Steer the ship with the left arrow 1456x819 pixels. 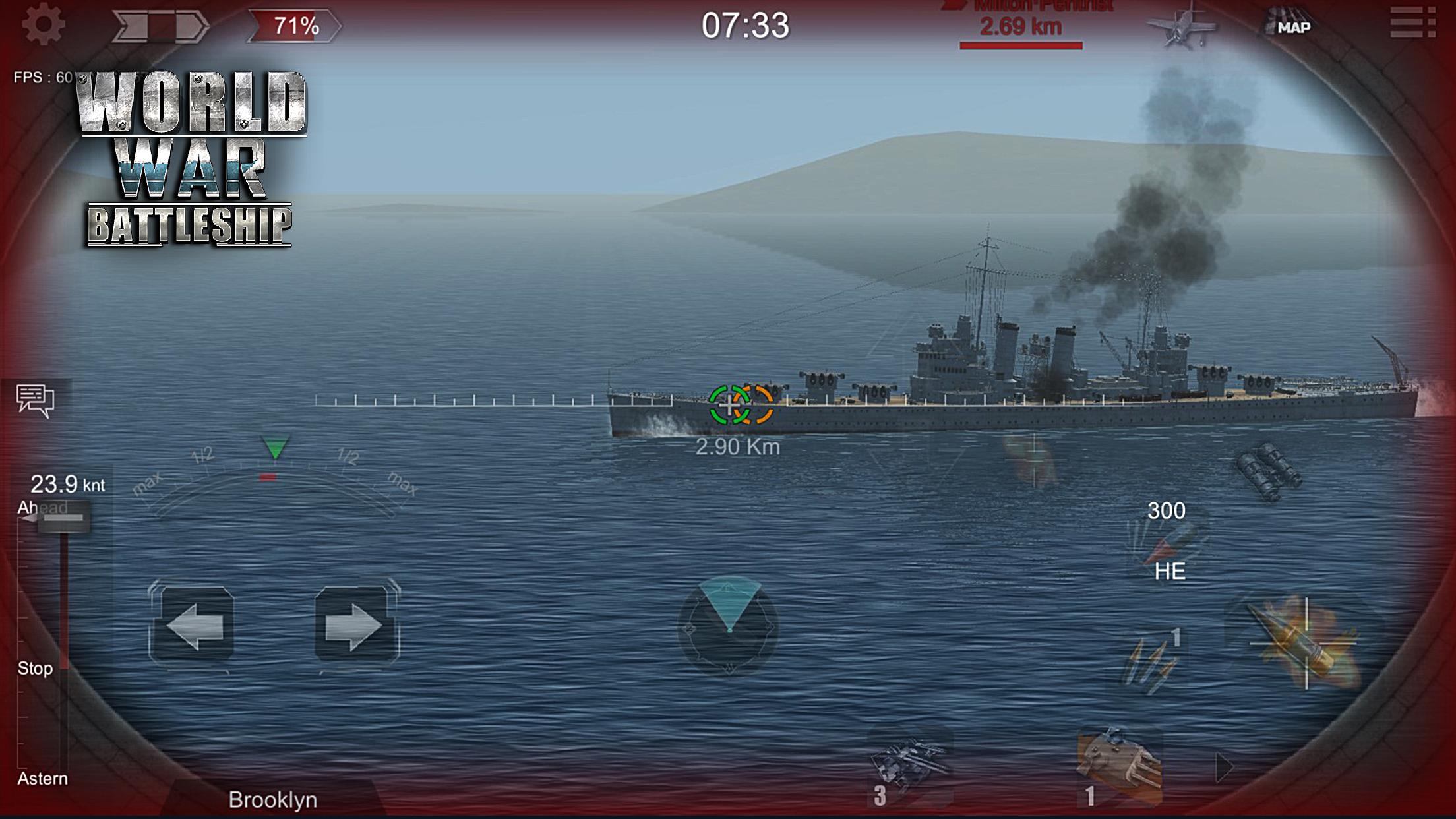(192, 625)
